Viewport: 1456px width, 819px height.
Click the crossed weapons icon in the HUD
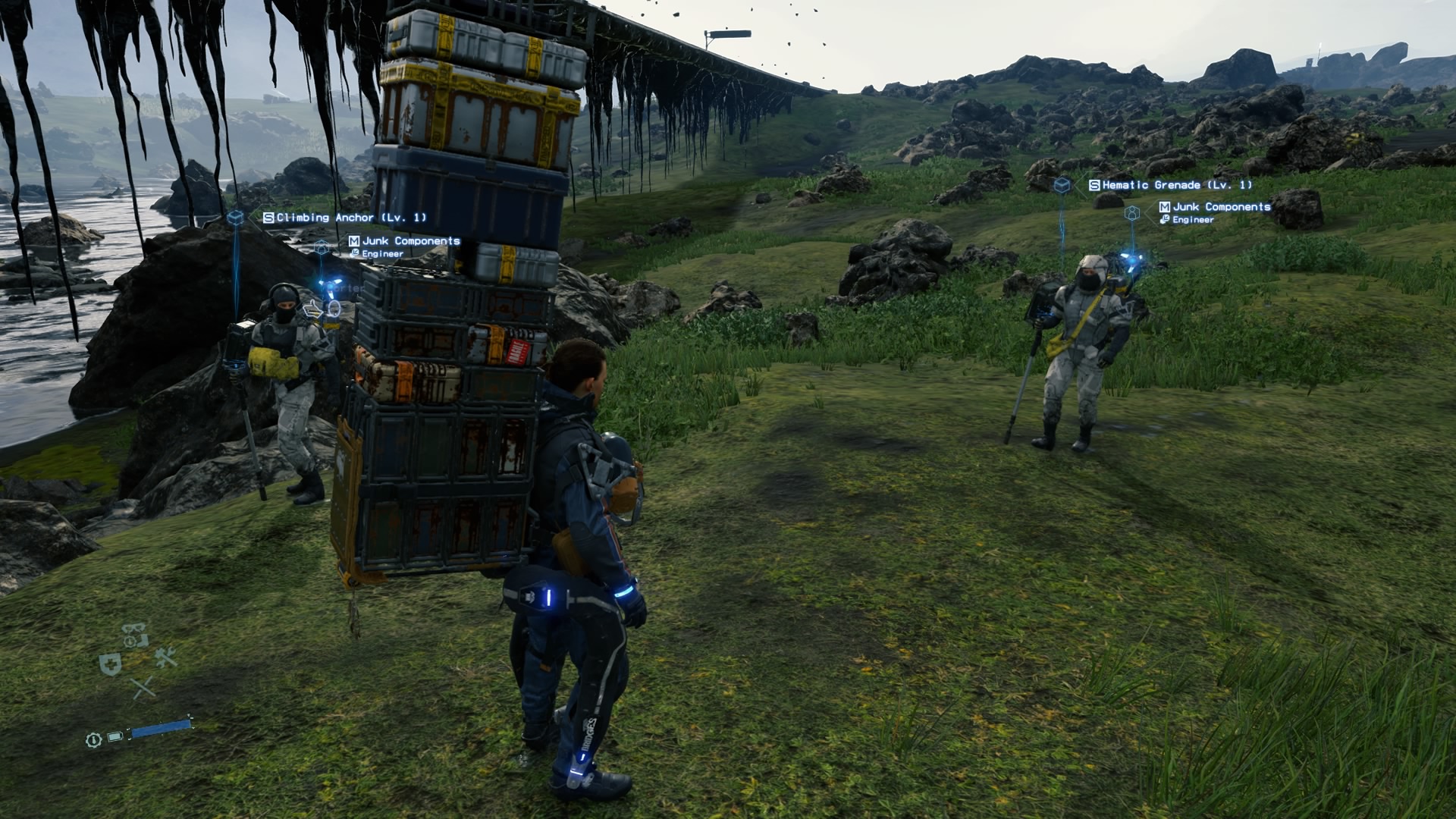point(143,688)
